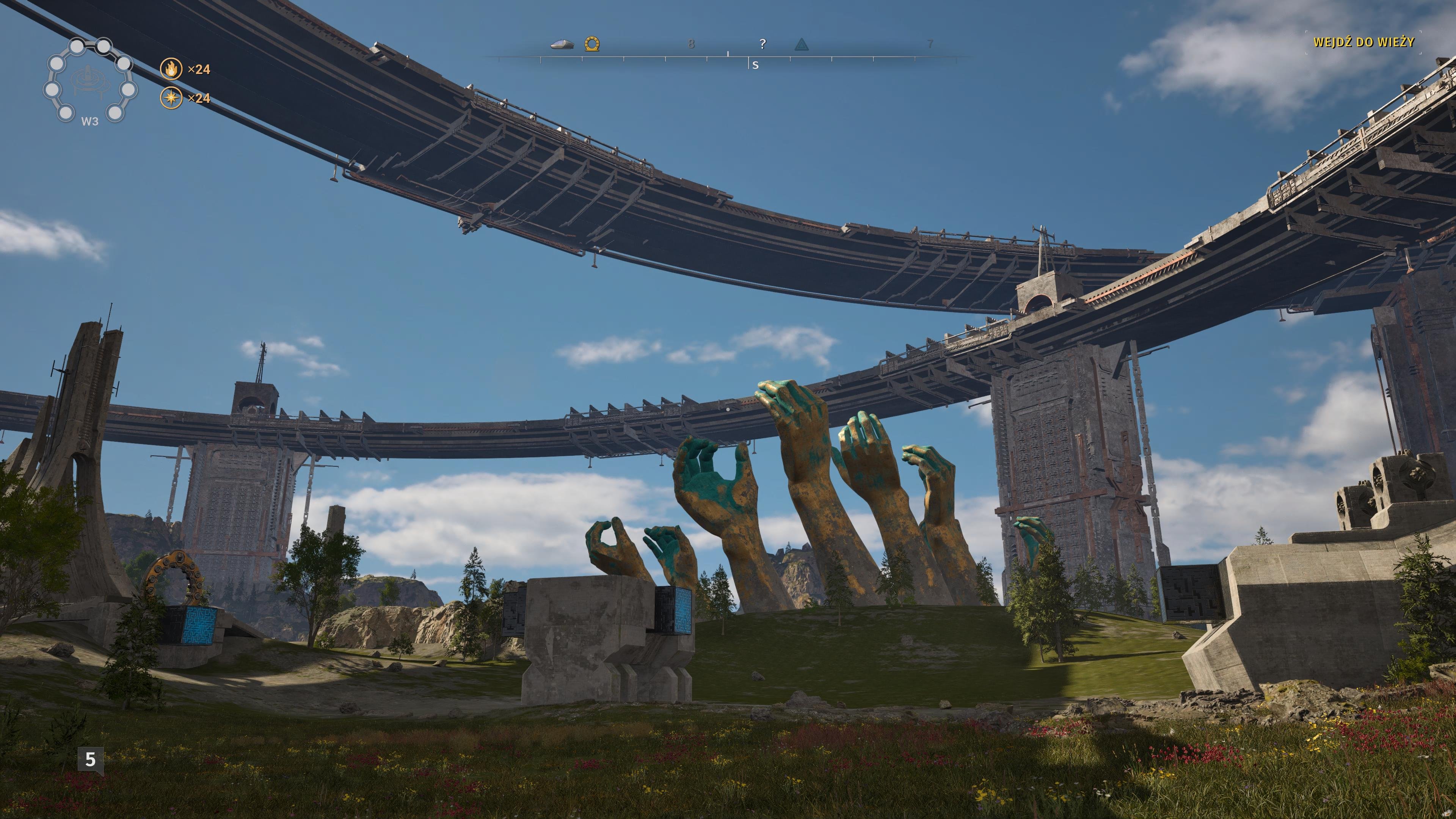Screen dimensions: 1456x819
Task: Select the triangle marker on the compass
Action: click(801, 44)
